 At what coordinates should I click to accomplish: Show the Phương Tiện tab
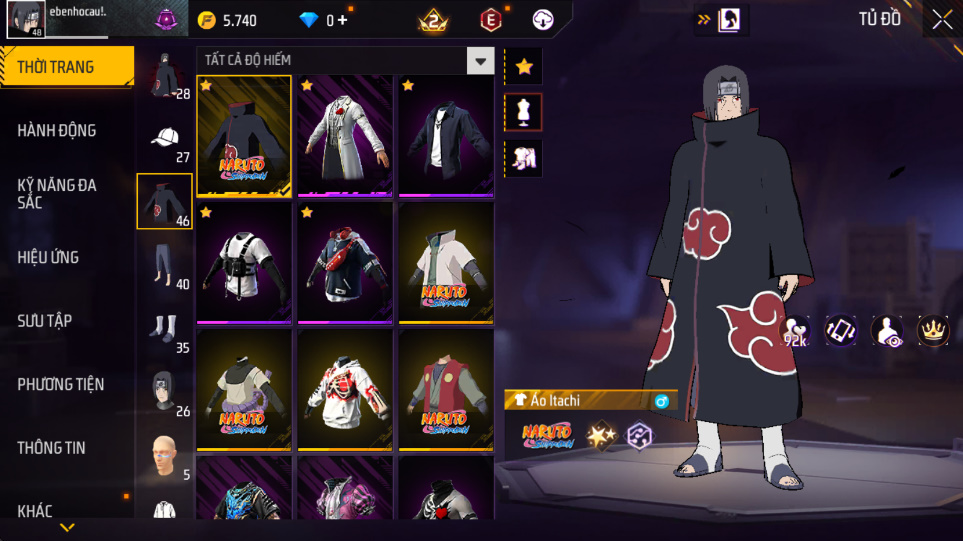tap(61, 384)
